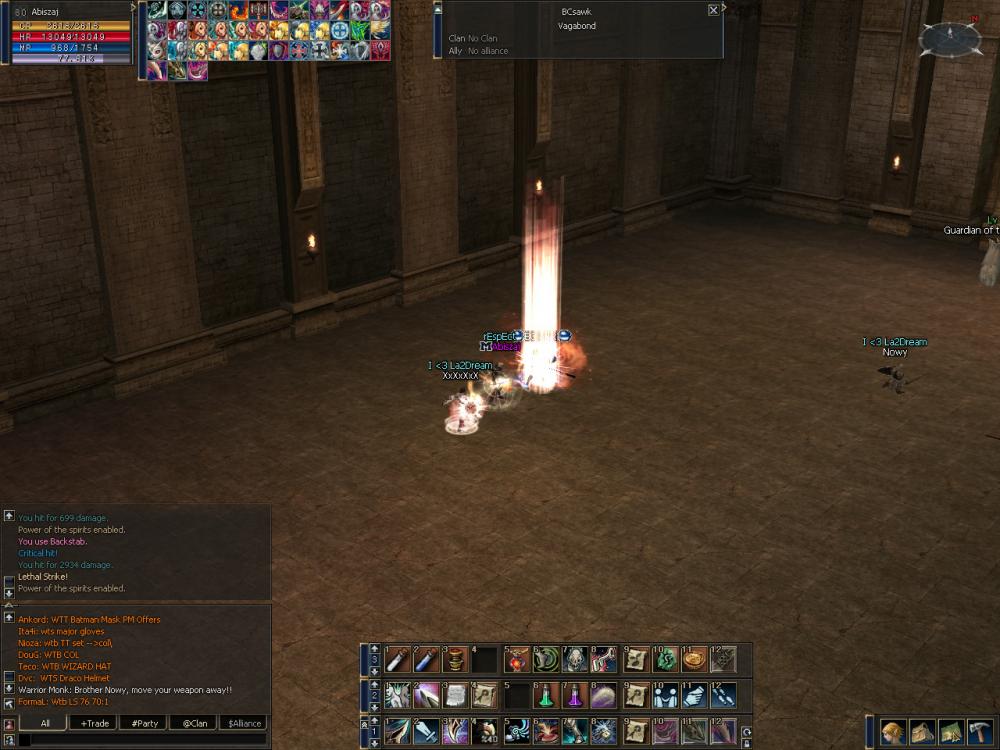Use the green potion on the hotbar

point(545,695)
